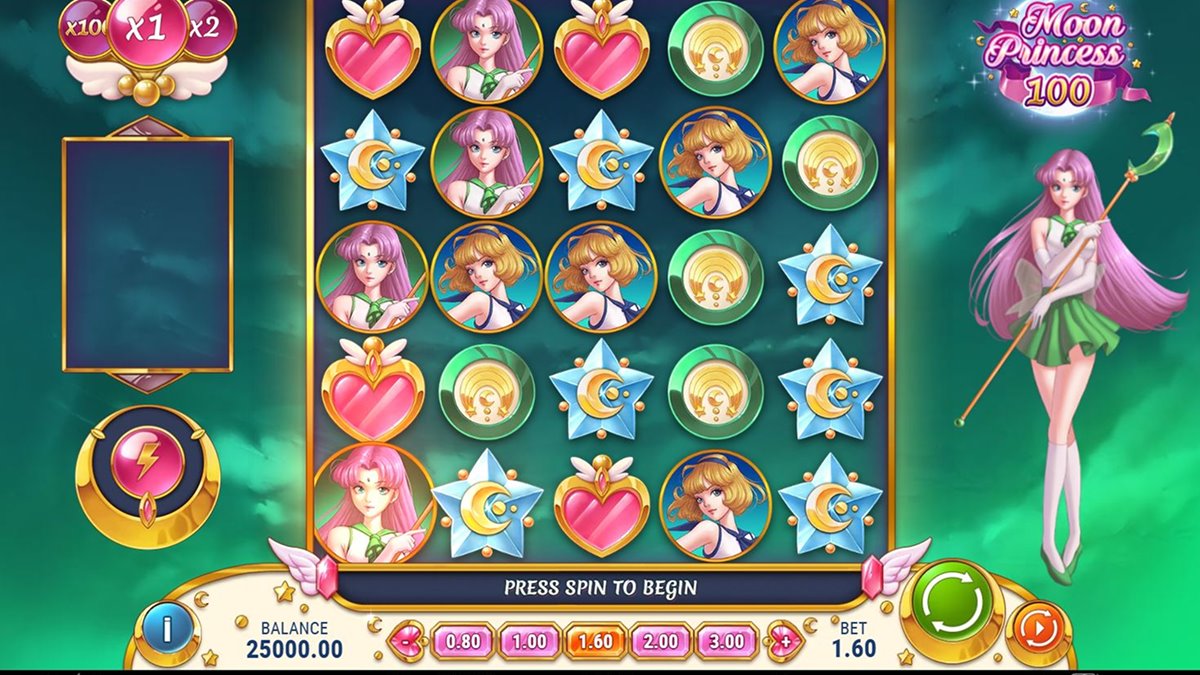The height and width of the screenshot is (675, 1200).
Task: Increase the bet with the plus button
Action: click(x=783, y=640)
